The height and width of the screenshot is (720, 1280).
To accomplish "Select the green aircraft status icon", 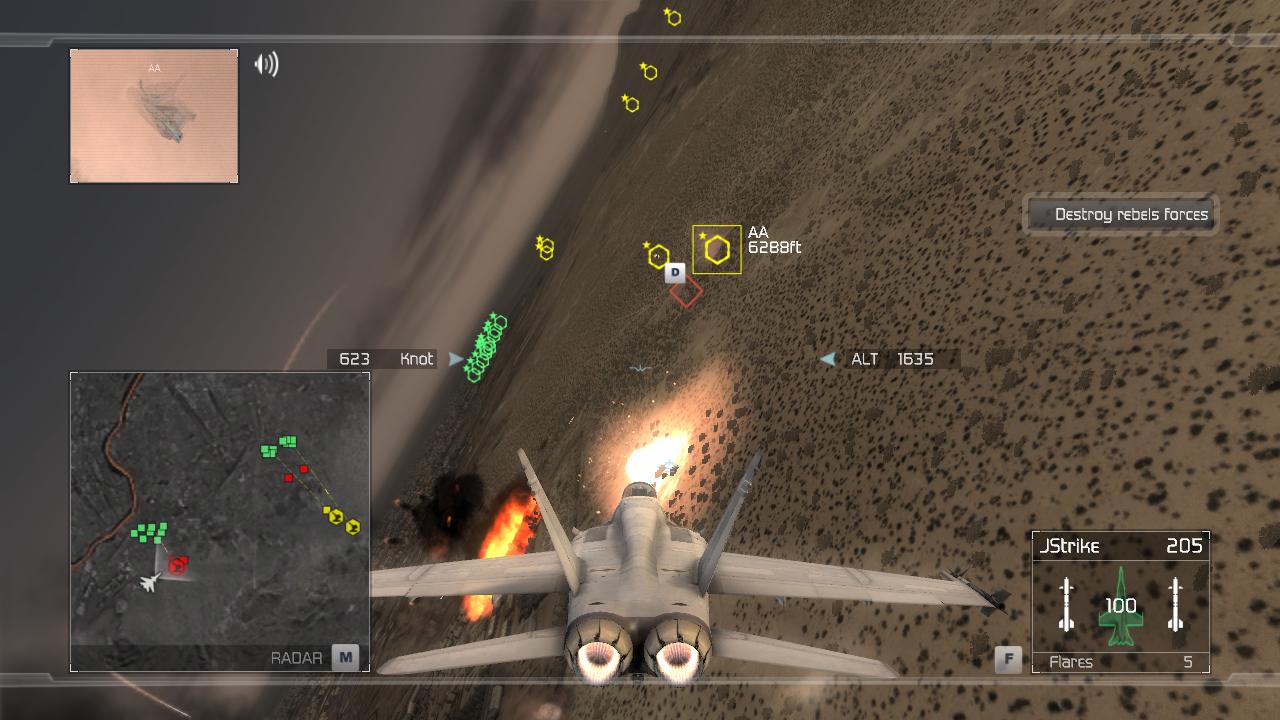I will [x=1120, y=606].
